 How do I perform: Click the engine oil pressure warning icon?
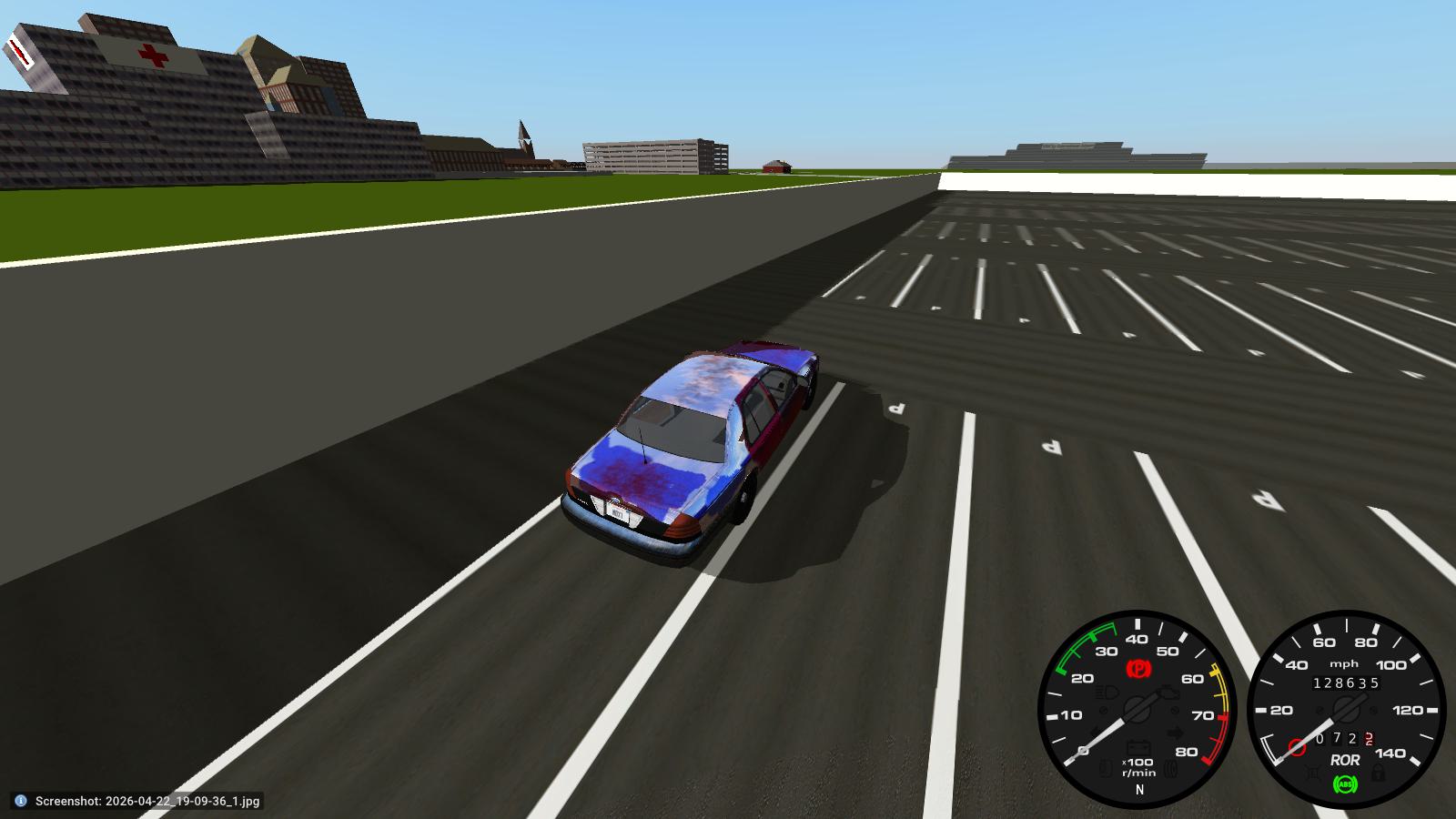point(1168,693)
